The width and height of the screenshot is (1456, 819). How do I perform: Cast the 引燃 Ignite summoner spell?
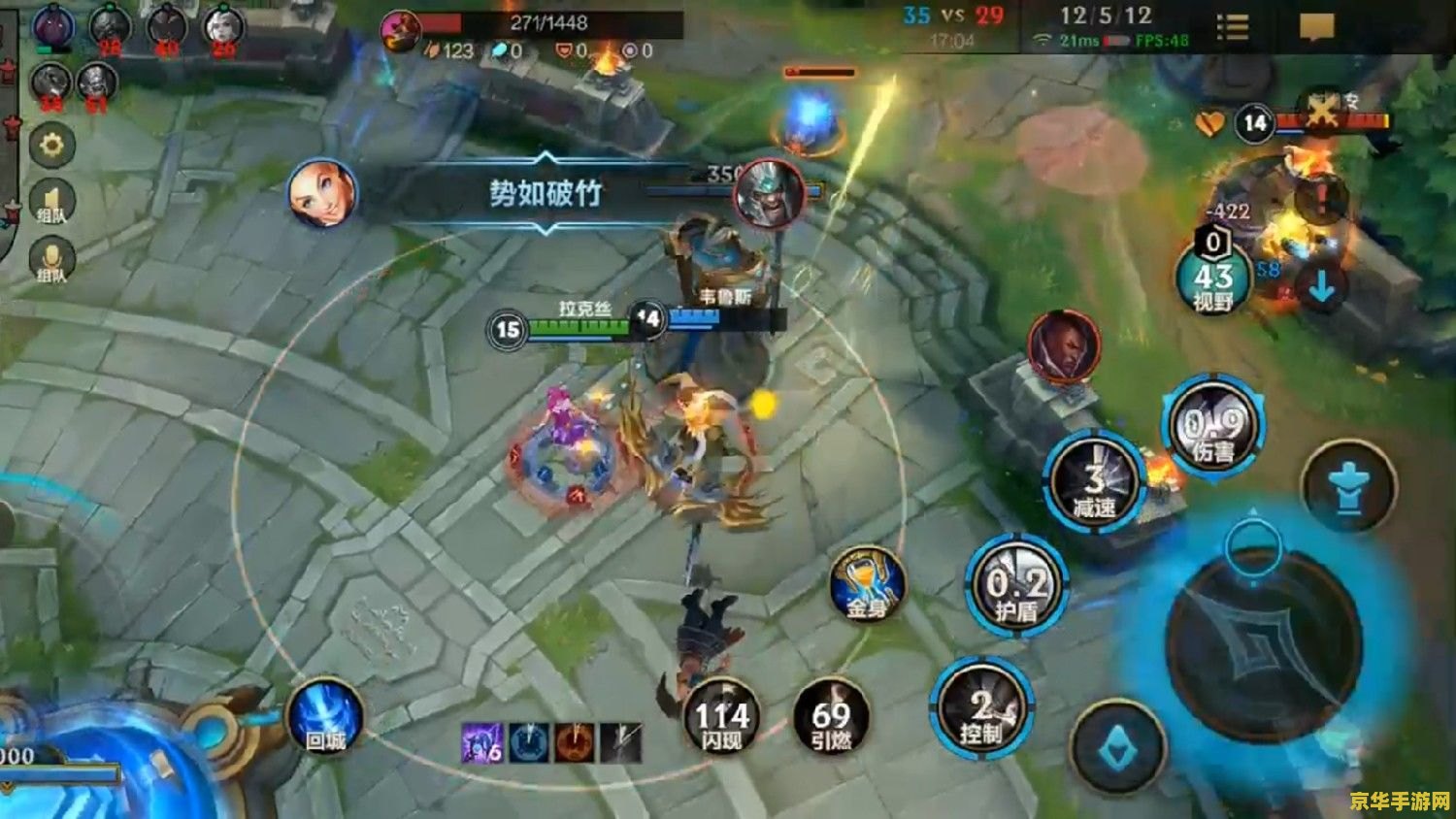point(831,720)
